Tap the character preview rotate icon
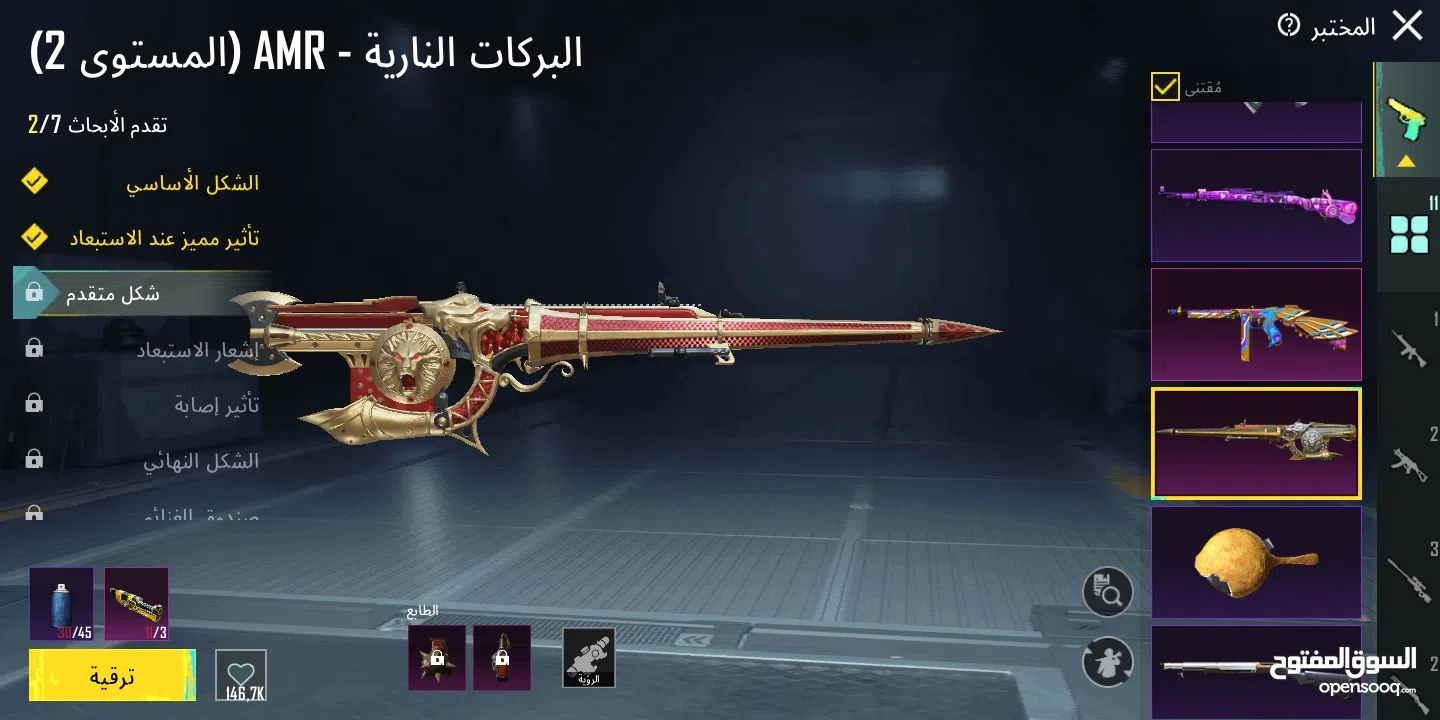 tap(1107, 662)
